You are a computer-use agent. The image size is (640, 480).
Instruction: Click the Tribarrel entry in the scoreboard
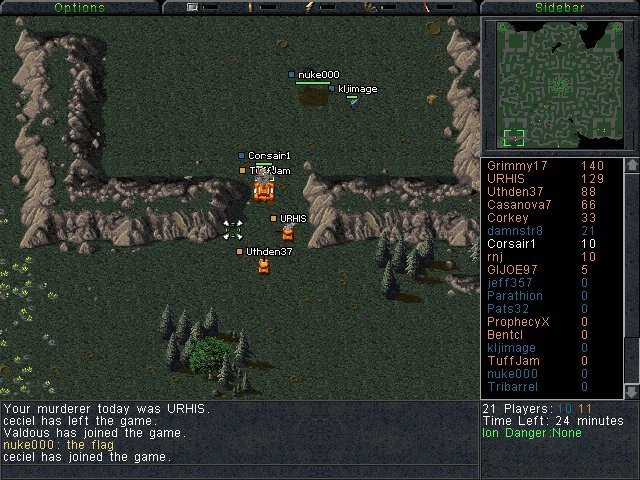point(512,387)
